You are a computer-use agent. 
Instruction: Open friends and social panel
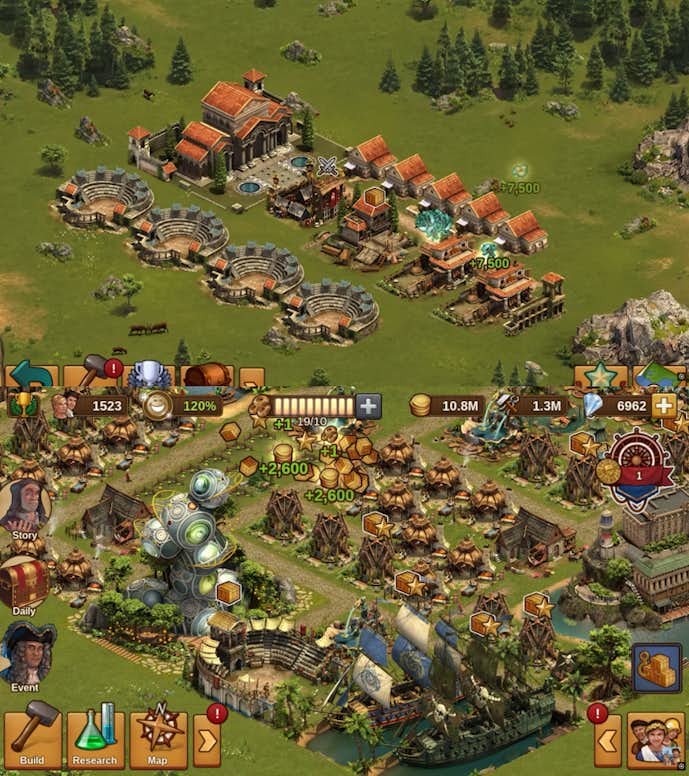[x=655, y=742]
